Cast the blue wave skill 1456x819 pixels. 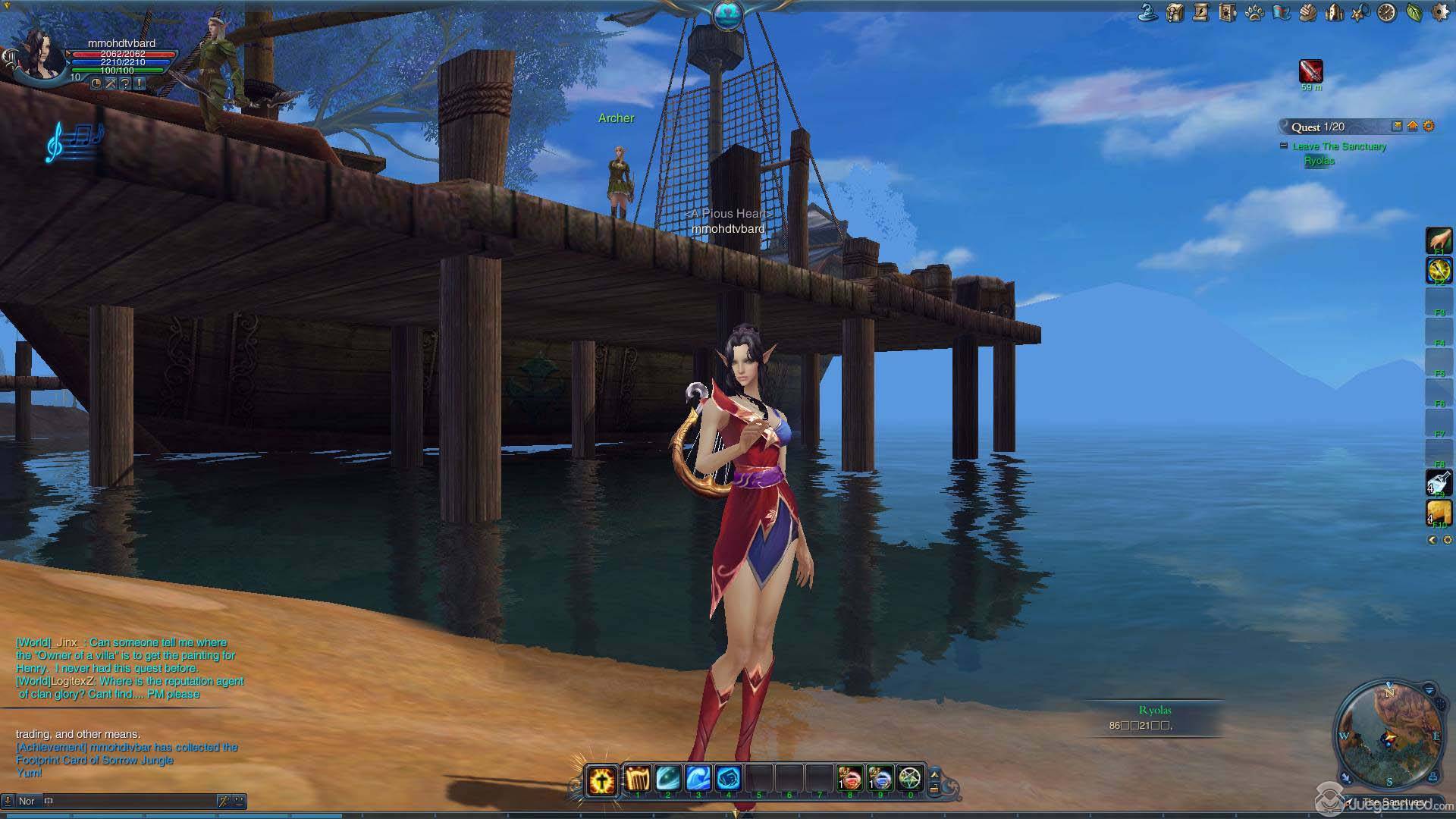pyautogui.click(x=698, y=778)
